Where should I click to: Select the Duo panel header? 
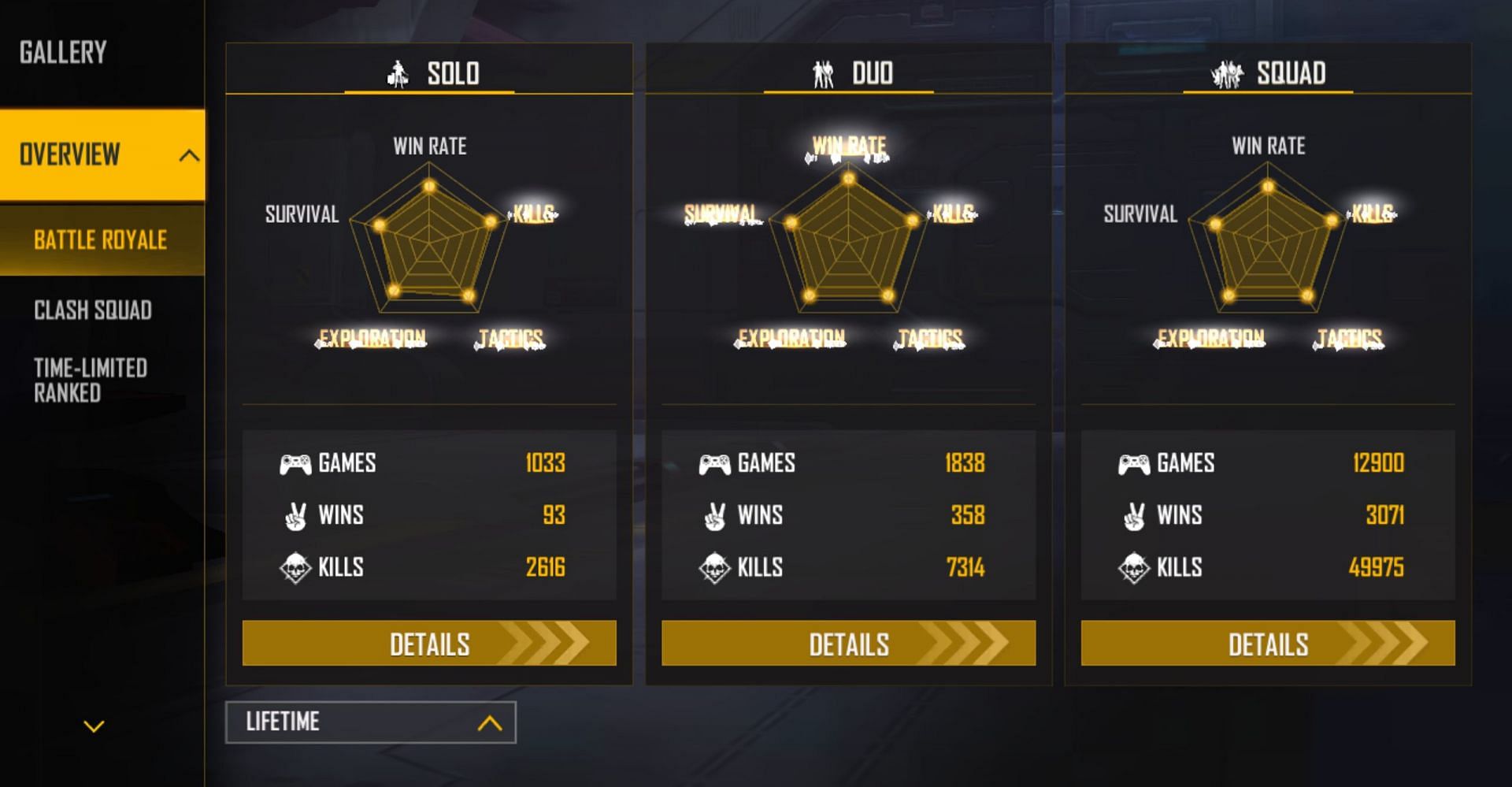point(849,73)
